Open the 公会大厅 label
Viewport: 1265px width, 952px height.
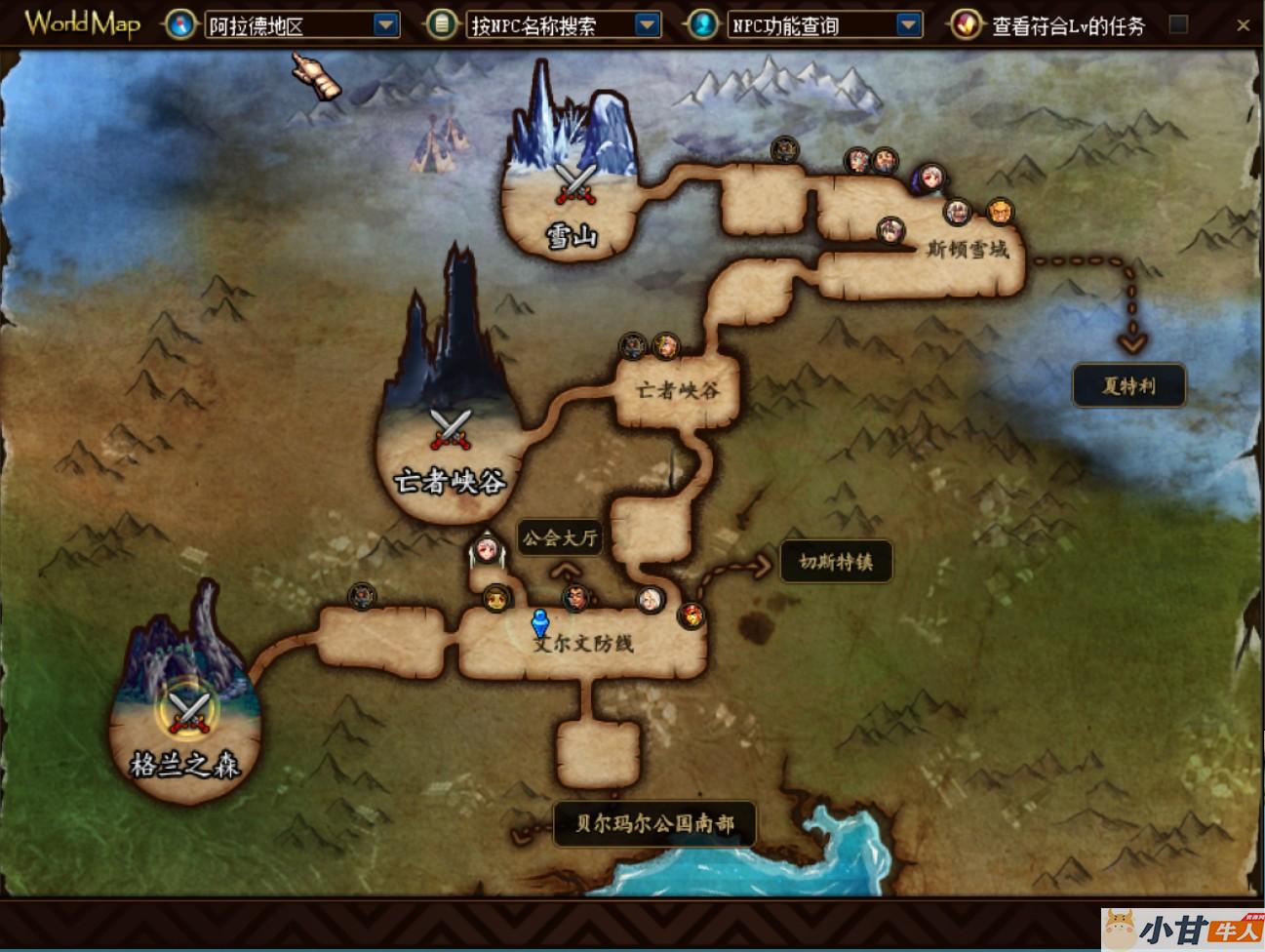click(559, 537)
